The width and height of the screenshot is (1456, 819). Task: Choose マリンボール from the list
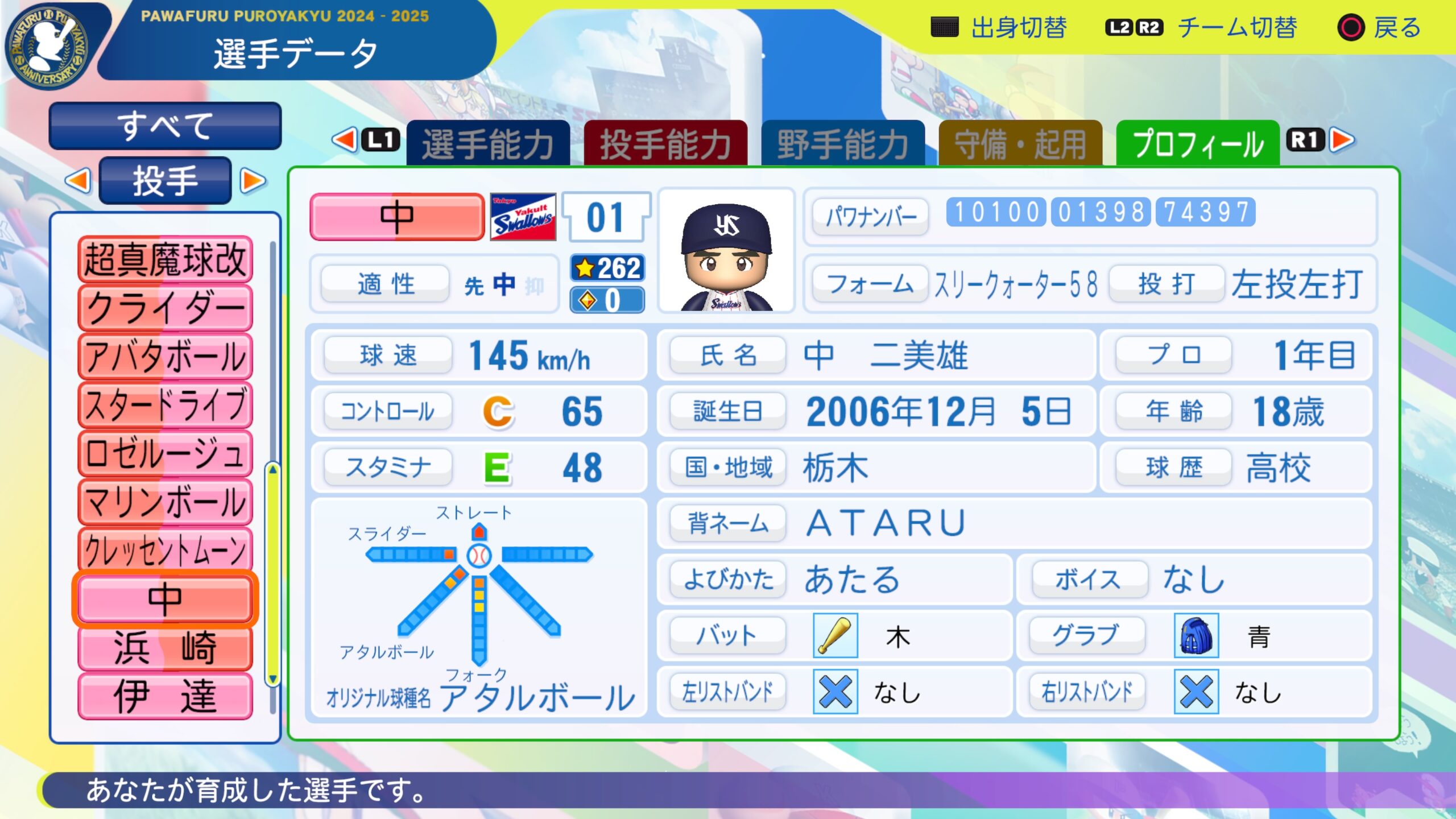coord(165,502)
